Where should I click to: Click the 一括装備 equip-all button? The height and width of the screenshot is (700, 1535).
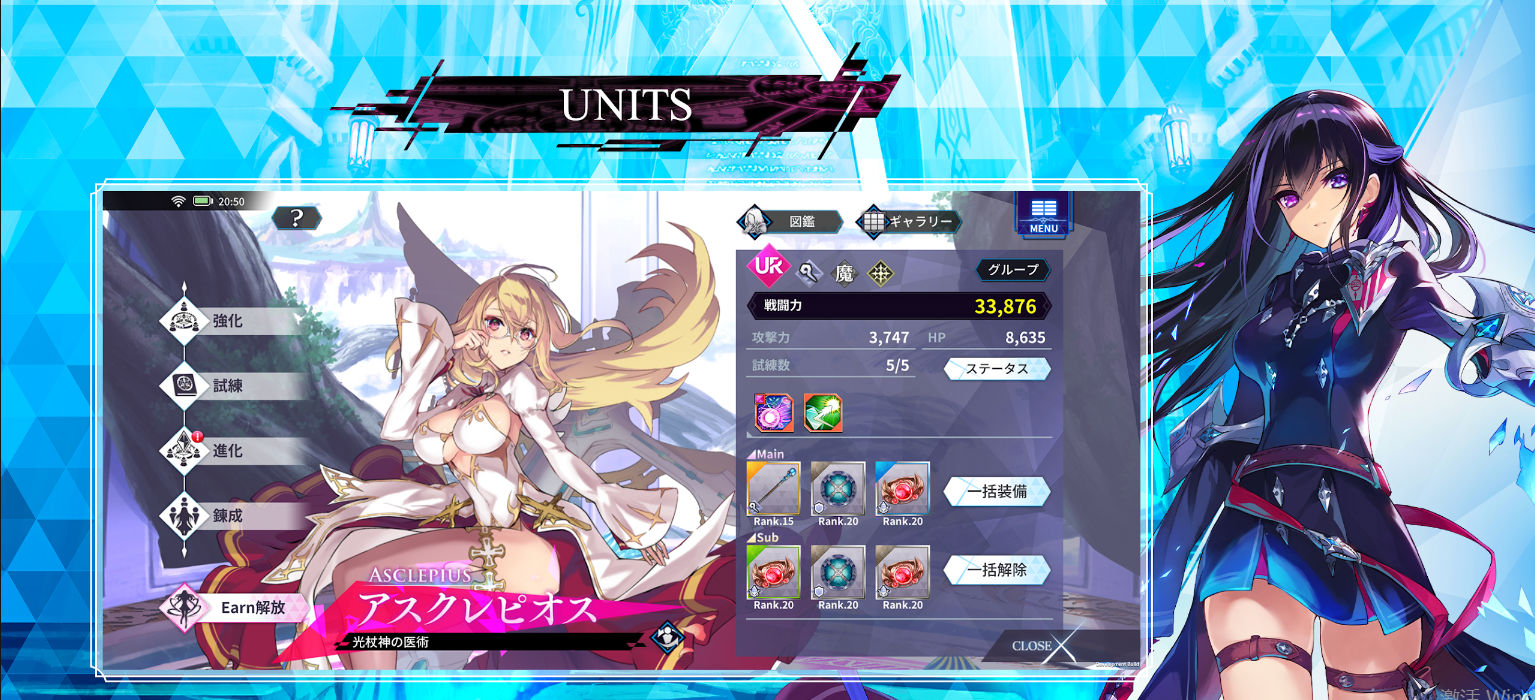997,492
